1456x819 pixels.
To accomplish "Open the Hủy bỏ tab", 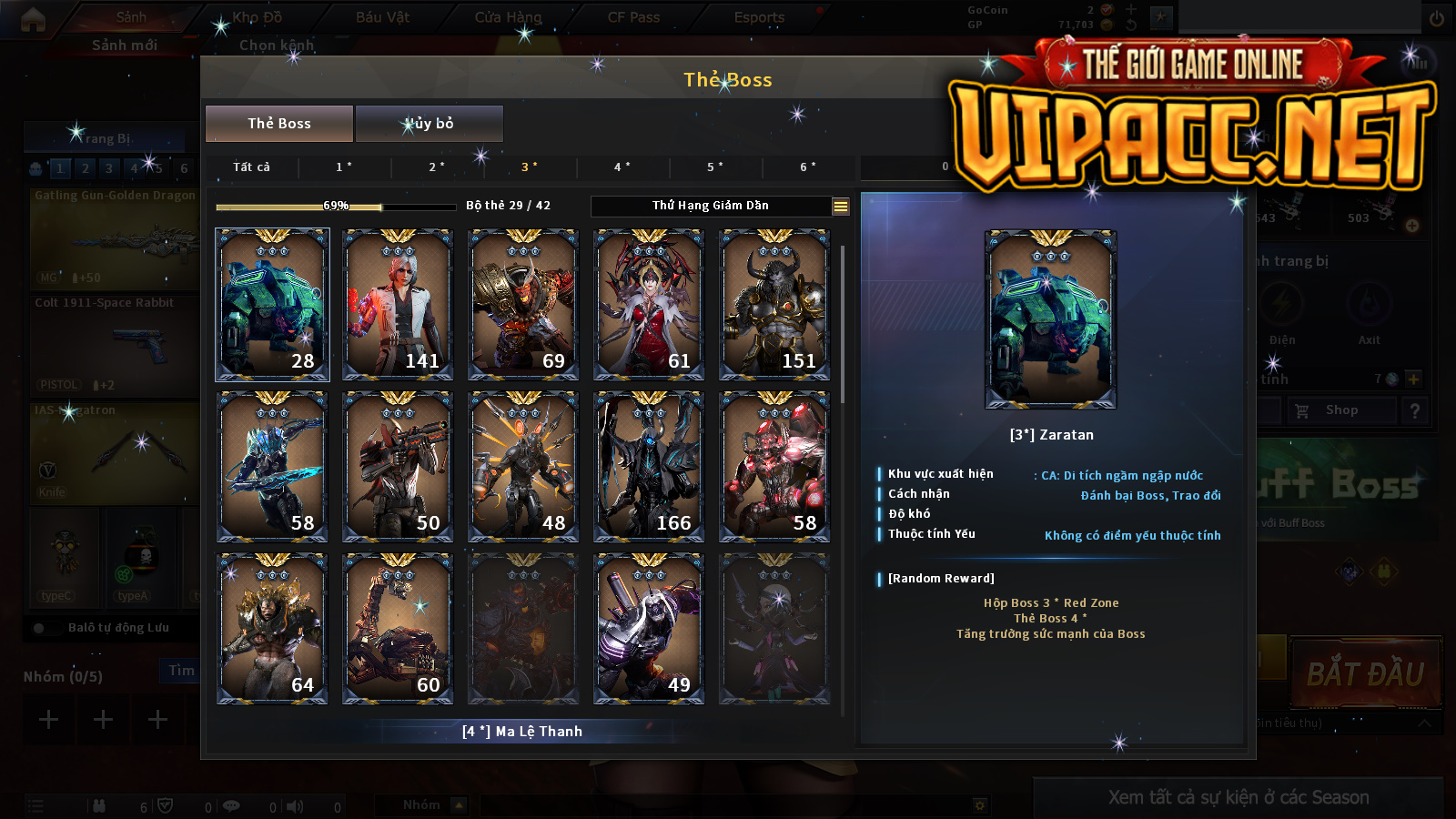I will 429,124.
